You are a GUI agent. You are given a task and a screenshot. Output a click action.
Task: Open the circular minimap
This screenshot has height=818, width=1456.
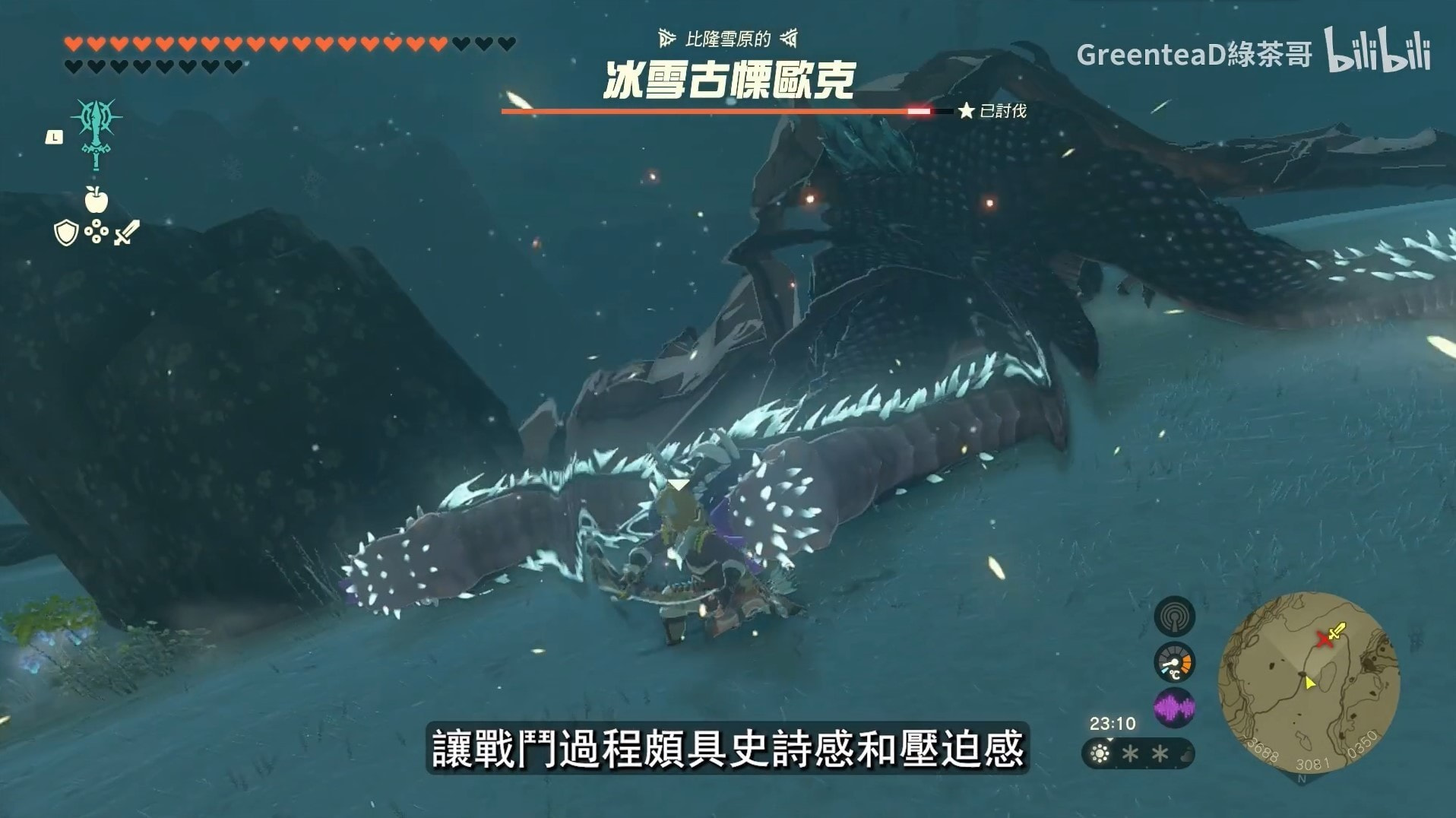pyautogui.click(x=1309, y=683)
